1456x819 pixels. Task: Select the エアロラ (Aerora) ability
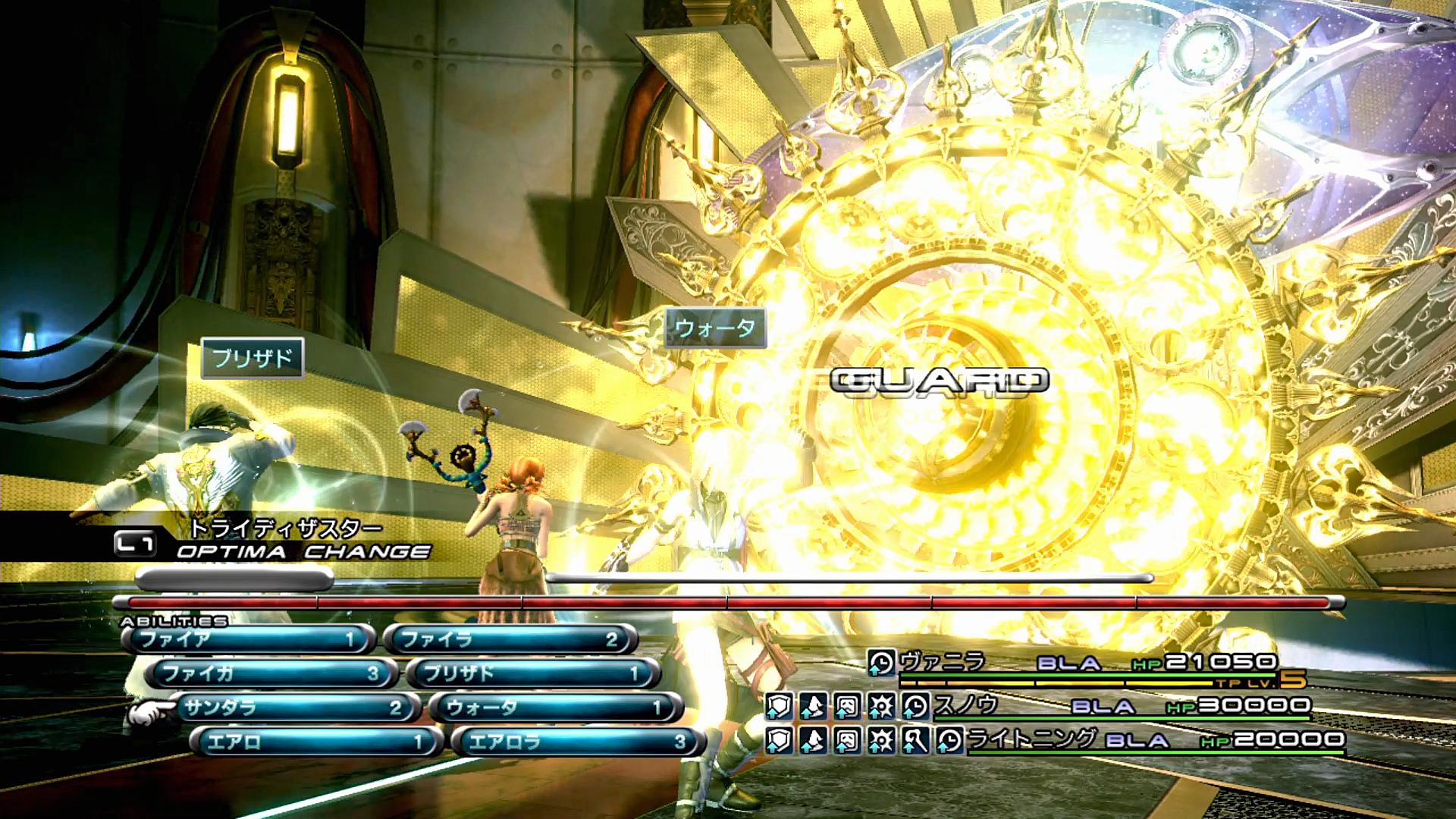point(578,742)
